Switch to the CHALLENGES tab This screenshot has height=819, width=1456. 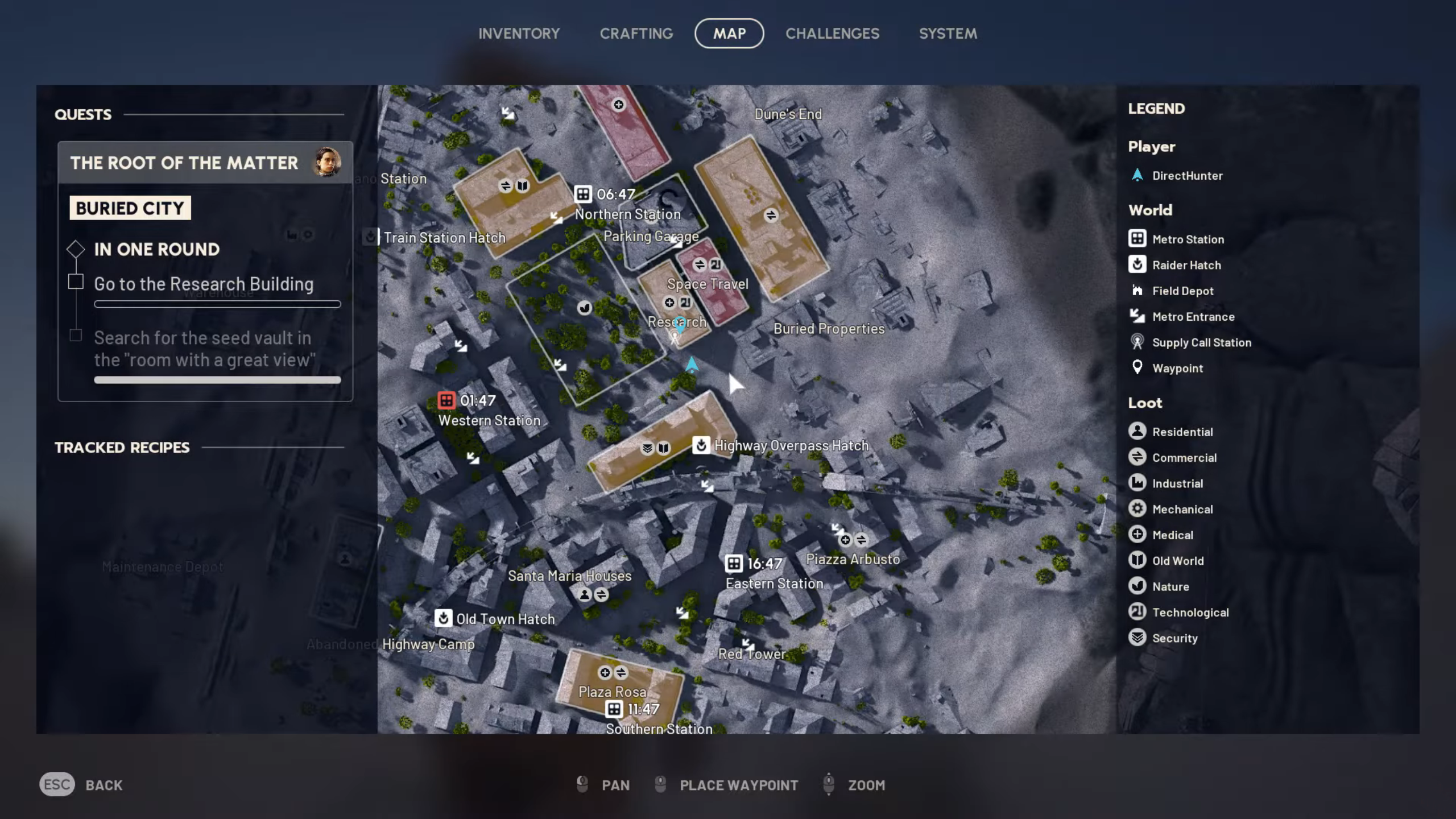click(x=833, y=34)
